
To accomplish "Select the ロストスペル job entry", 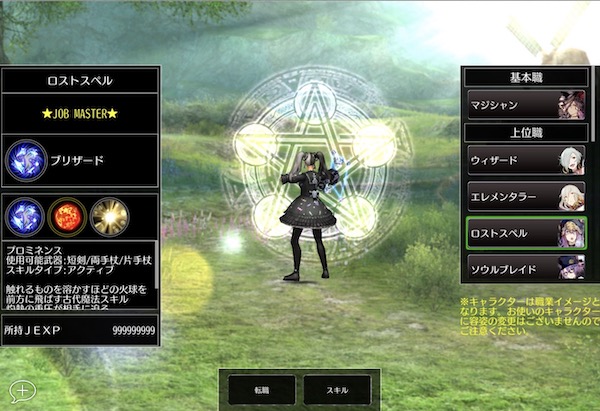I will click(x=526, y=234).
